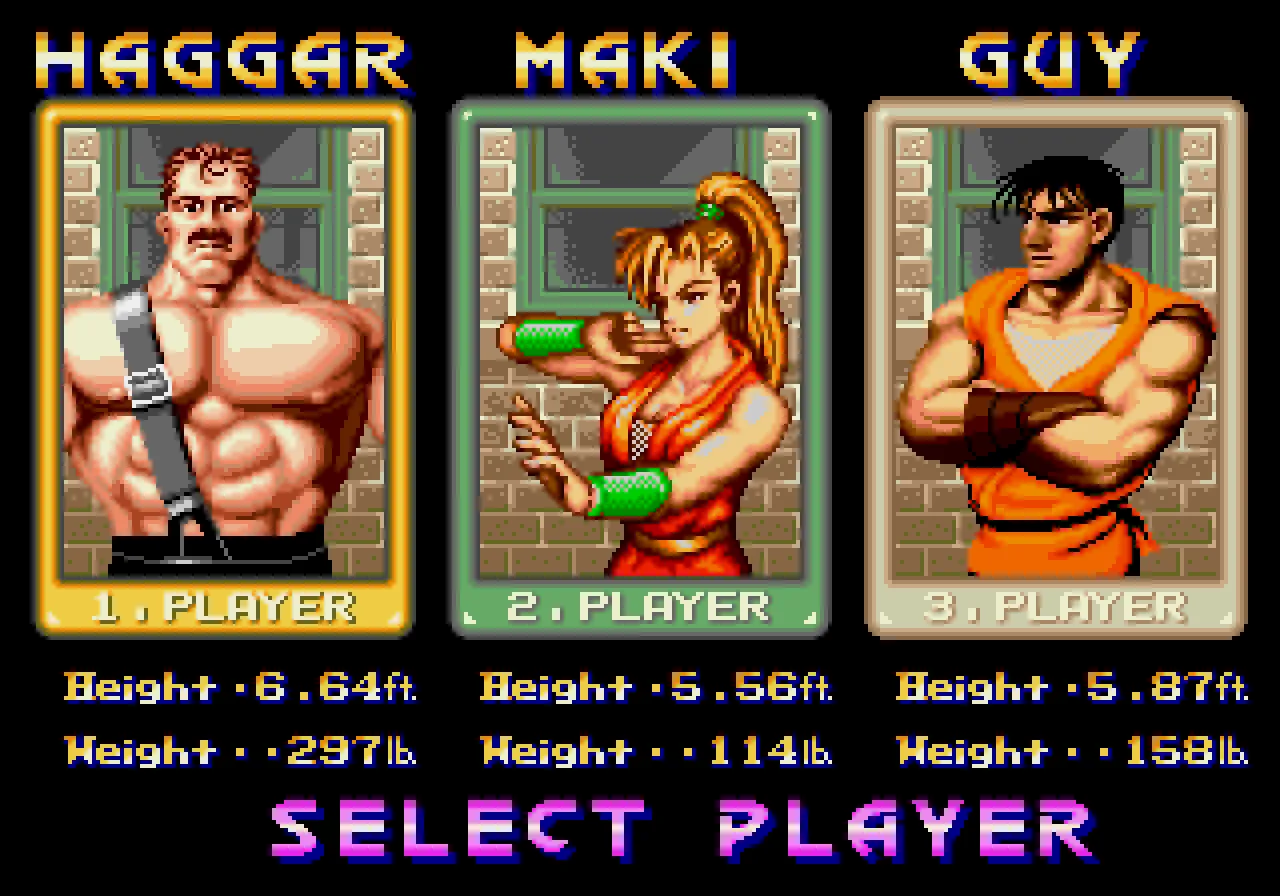The width and height of the screenshot is (1280, 896).
Task: Click the SELECT PLAYER prompt
Action: pyautogui.click(x=640, y=826)
